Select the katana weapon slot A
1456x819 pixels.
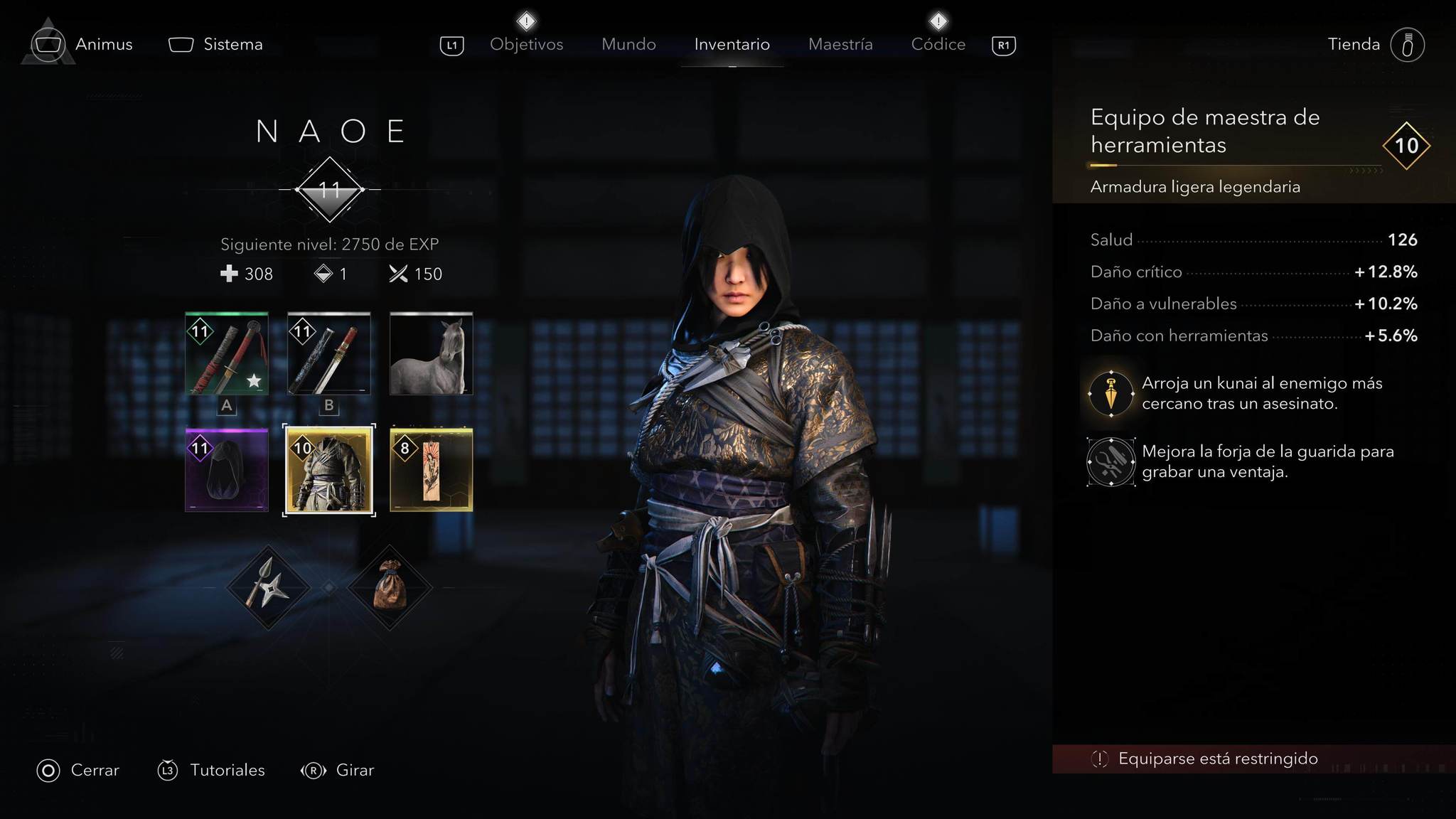pos(227,353)
